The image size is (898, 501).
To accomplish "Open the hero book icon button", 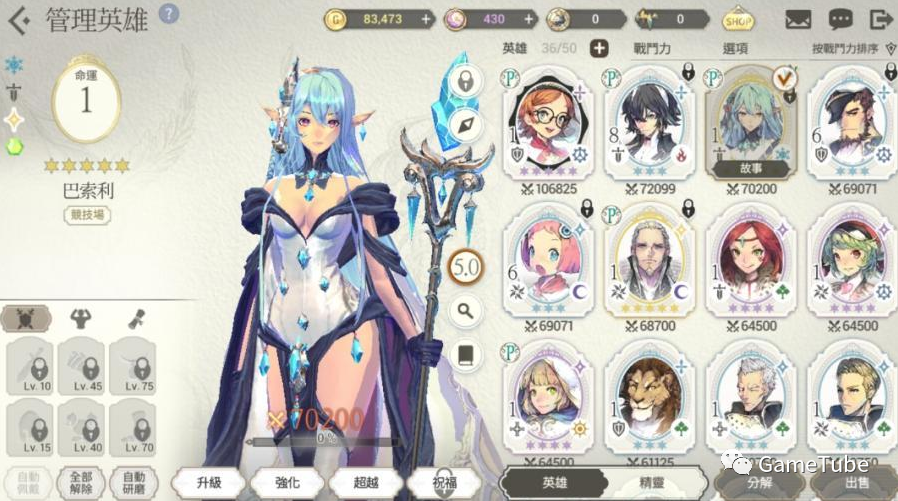I will (x=466, y=352).
